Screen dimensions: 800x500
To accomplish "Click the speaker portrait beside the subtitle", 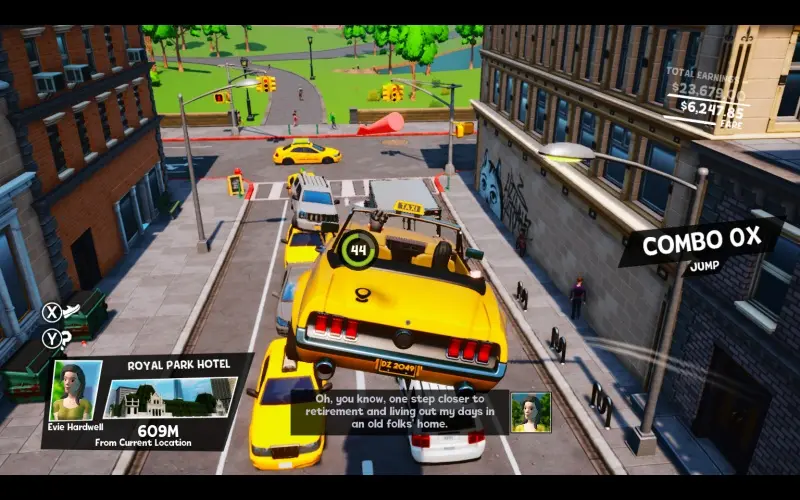I will [x=530, y=412].
